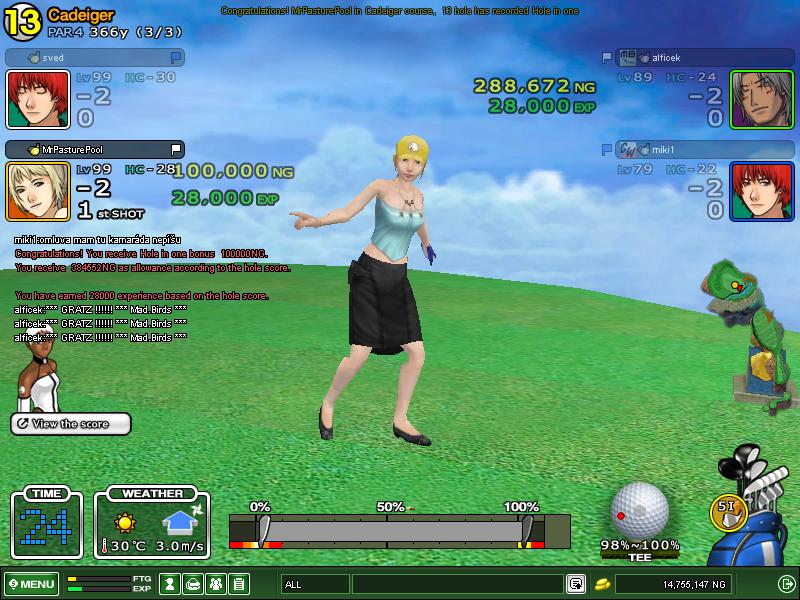Focus the chat message input box
The image size is (800, 600).
[457, 584]
